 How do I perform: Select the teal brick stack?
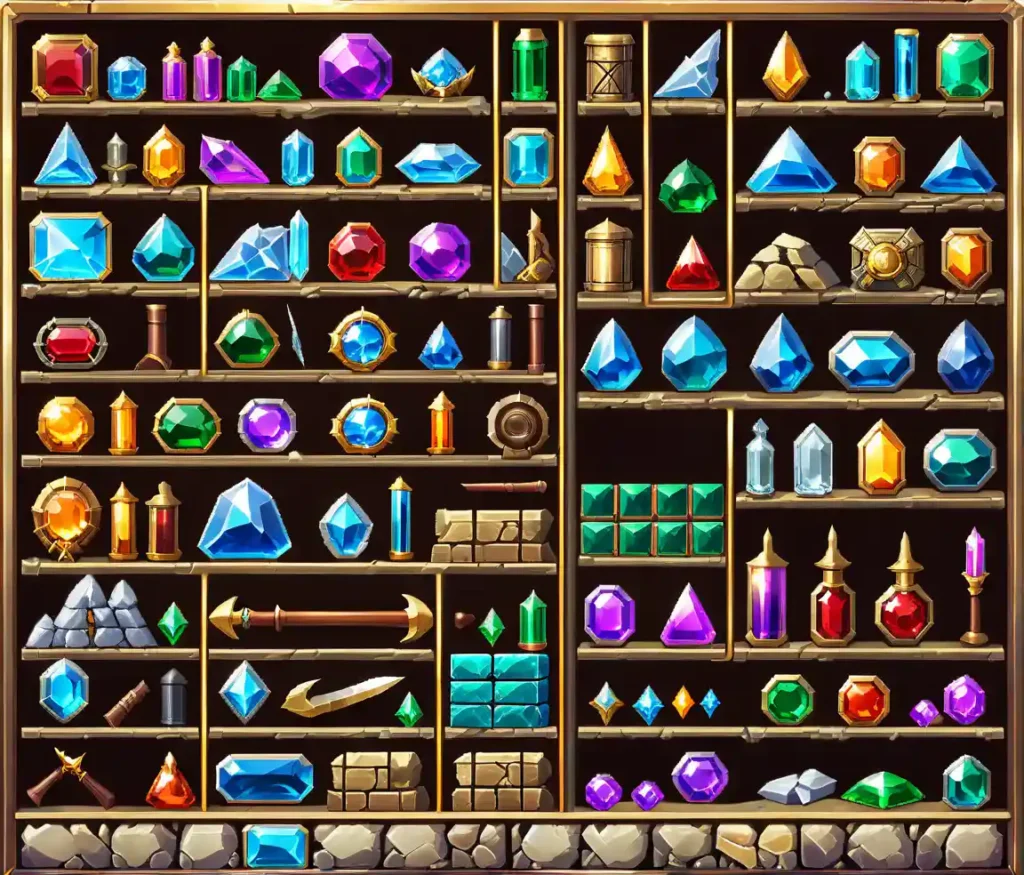tap(499, 690)
